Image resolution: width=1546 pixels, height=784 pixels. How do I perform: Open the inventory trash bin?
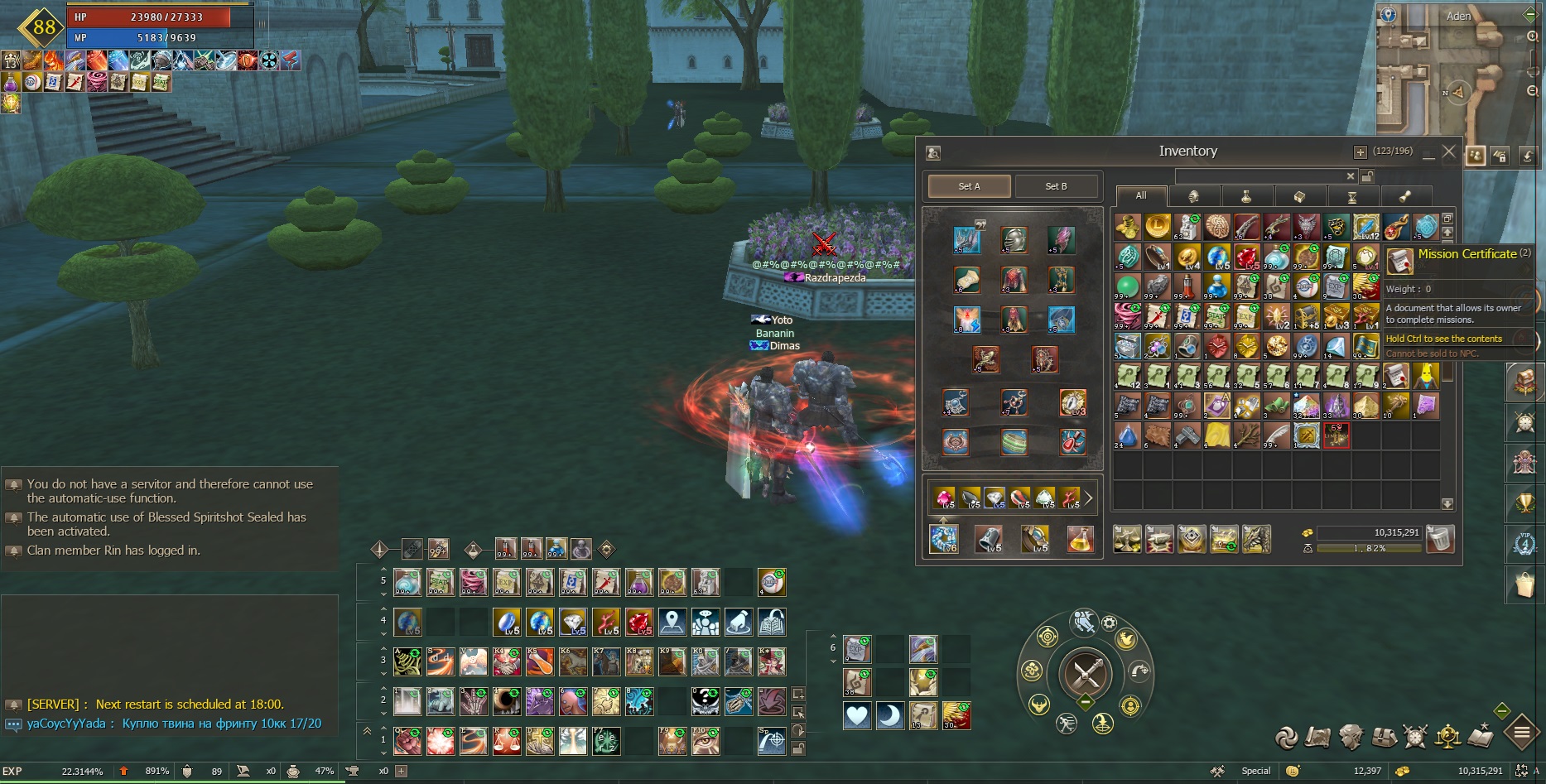(1441, 539)
